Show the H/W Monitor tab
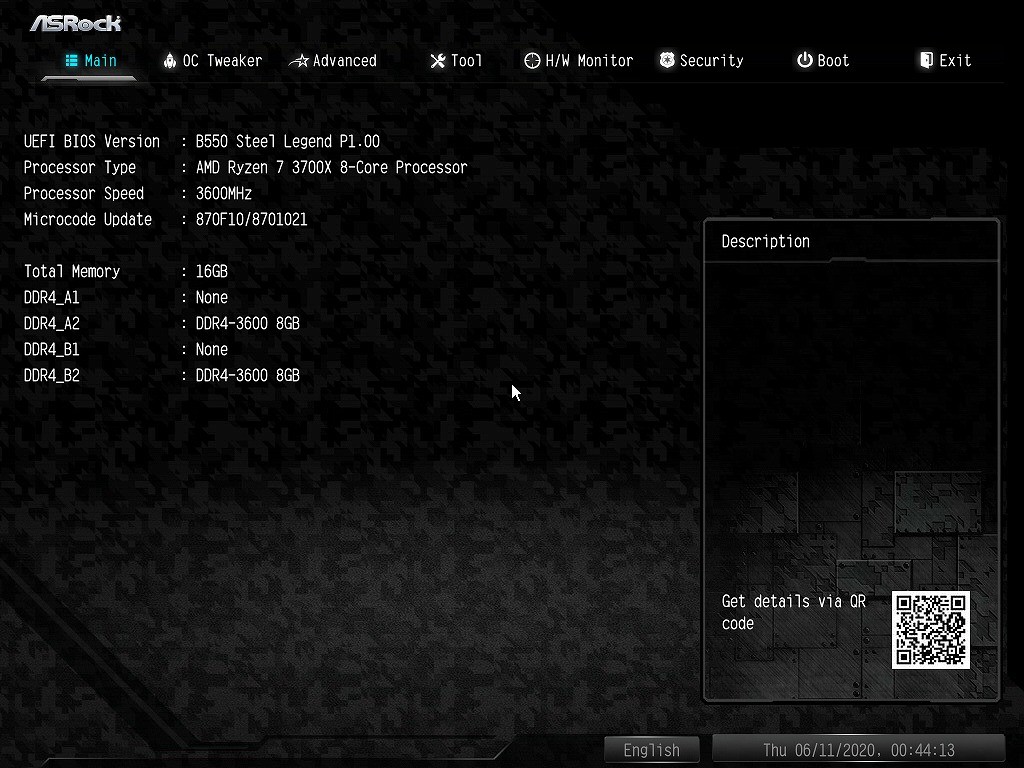This screenshot has width=1024, height=768. (579, 61)
